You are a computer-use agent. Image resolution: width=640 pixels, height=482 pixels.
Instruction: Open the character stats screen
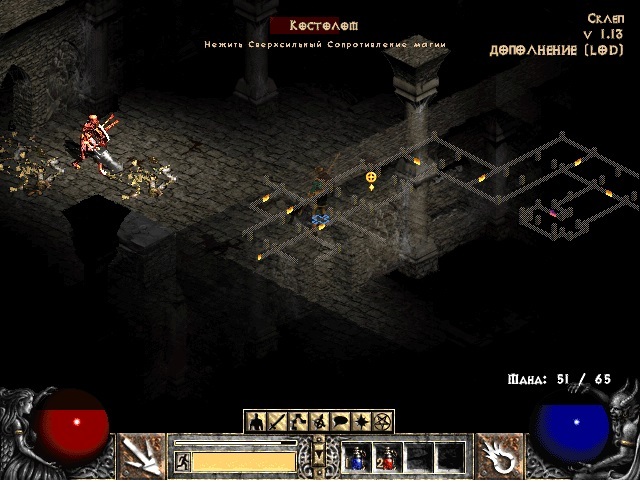[x=256, y=421]
